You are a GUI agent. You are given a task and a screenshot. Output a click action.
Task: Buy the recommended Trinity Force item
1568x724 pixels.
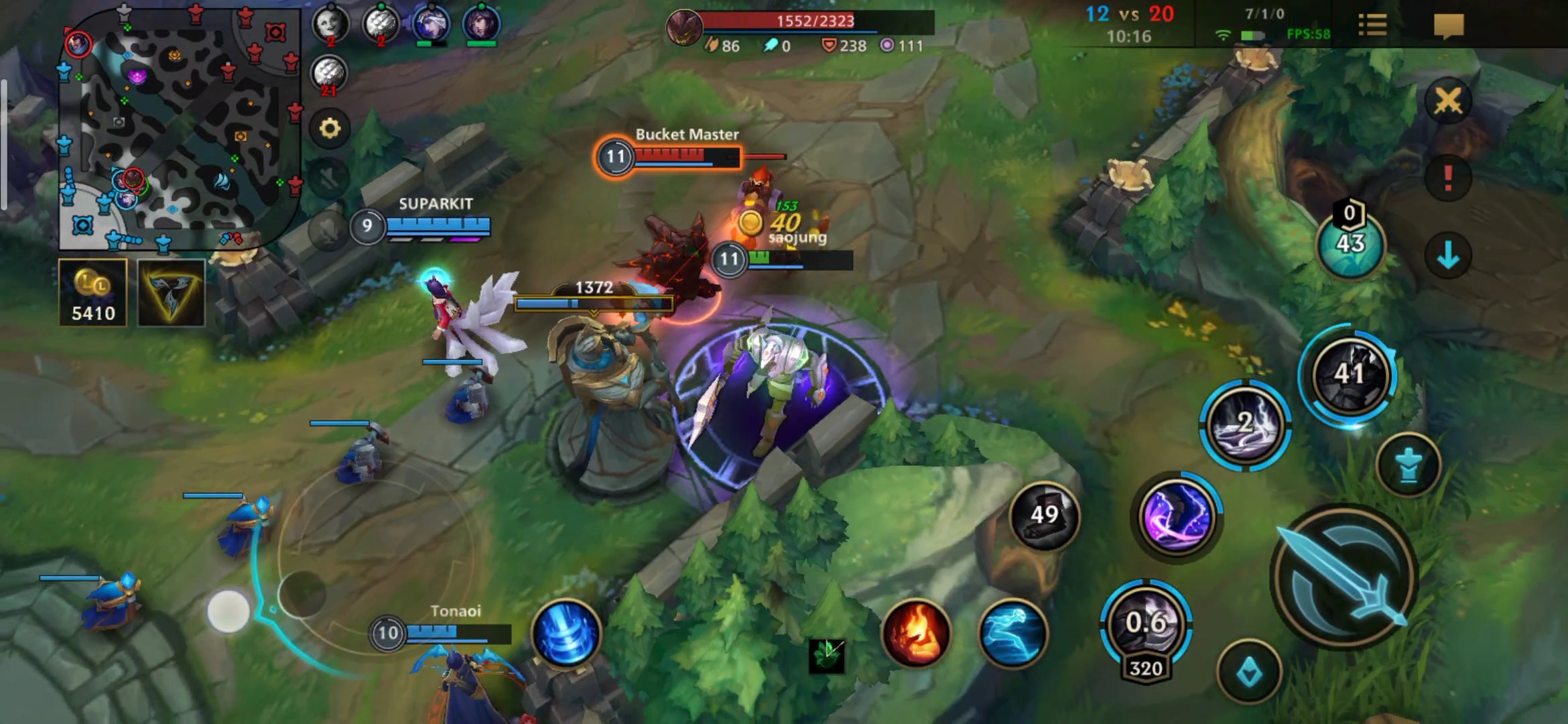[171, 293]
